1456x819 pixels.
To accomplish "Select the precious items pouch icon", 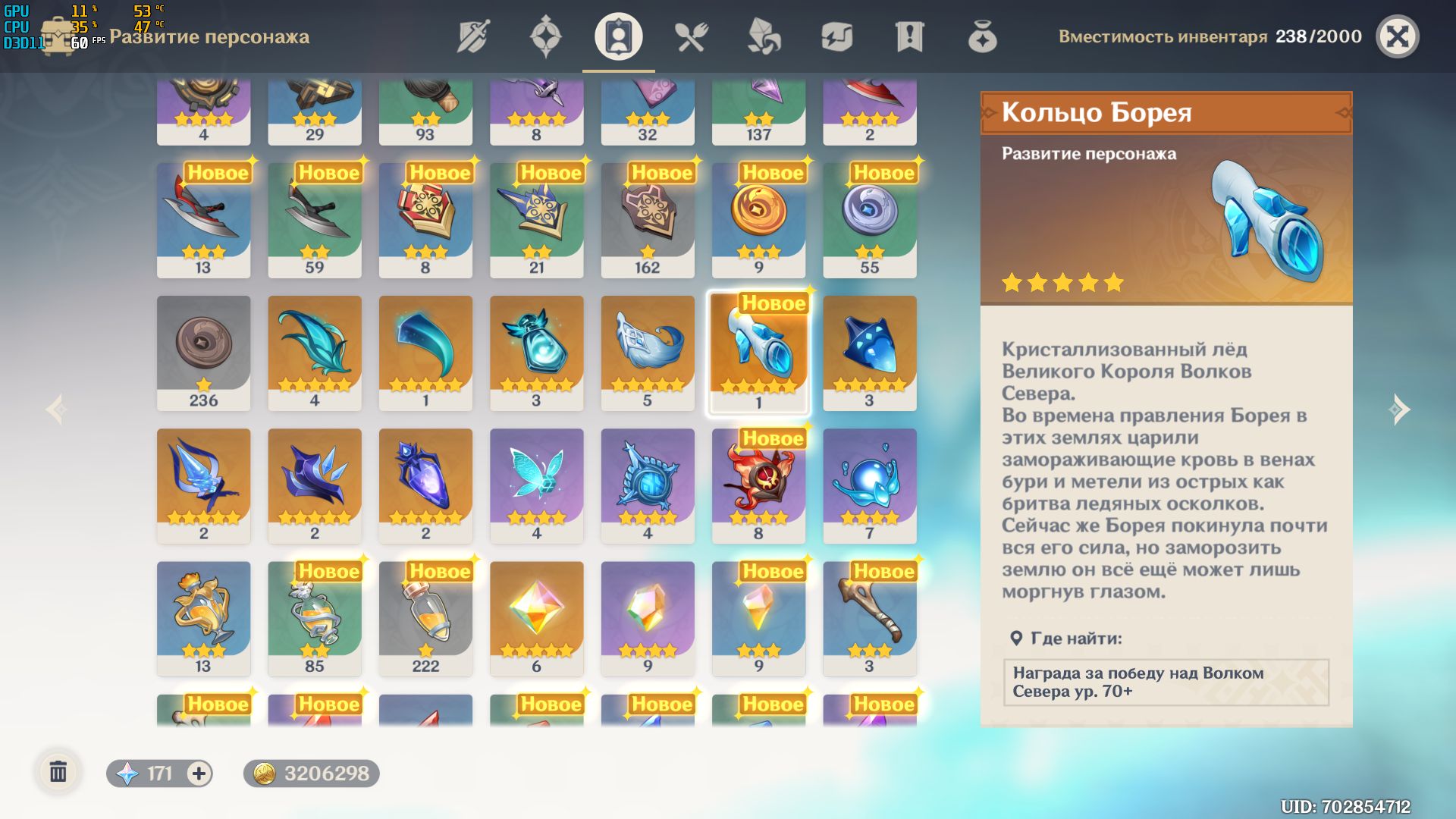I will (984, 36).
